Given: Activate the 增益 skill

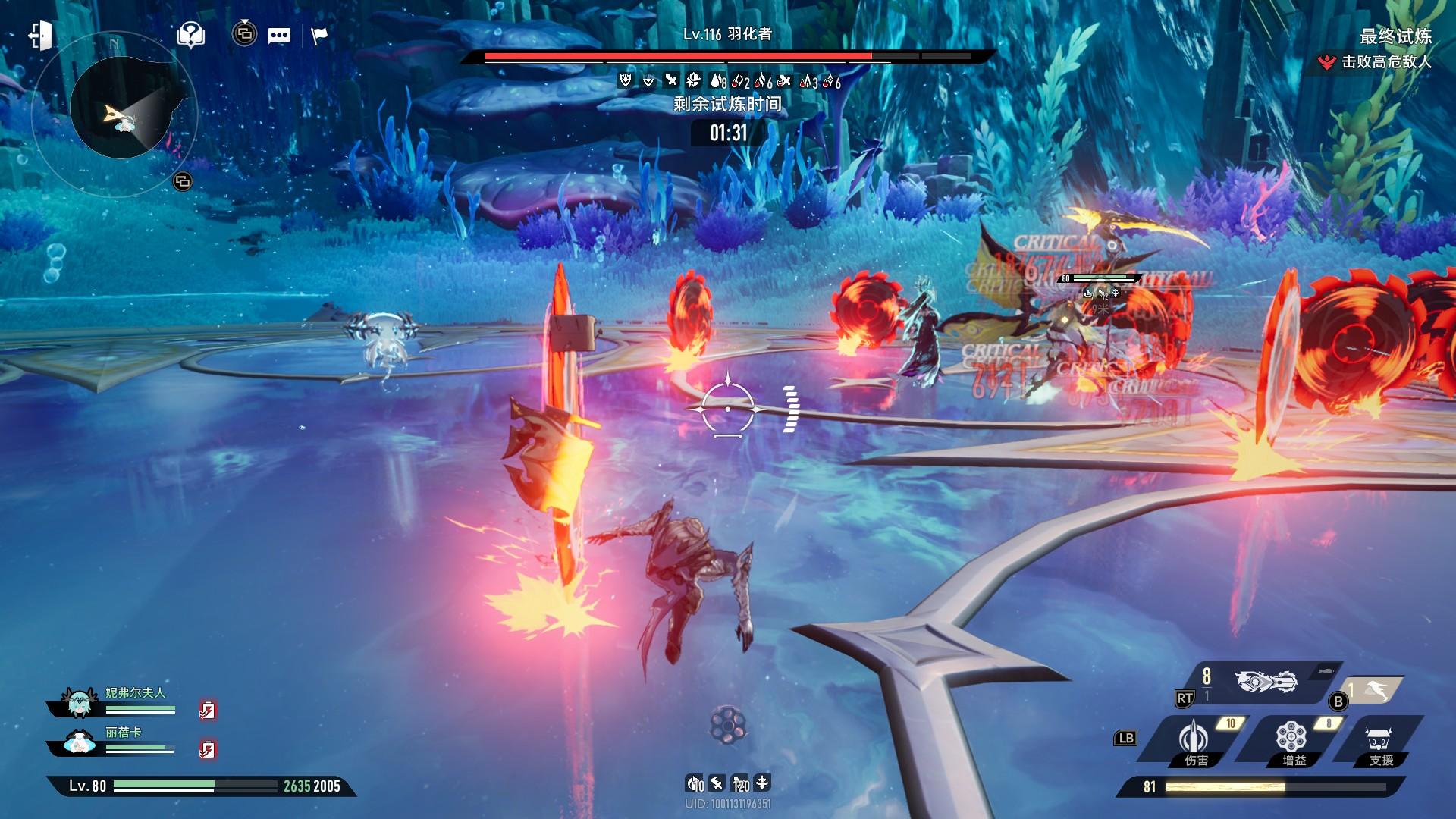Looking at the screenshot, I should click(x=1291, y=741).
